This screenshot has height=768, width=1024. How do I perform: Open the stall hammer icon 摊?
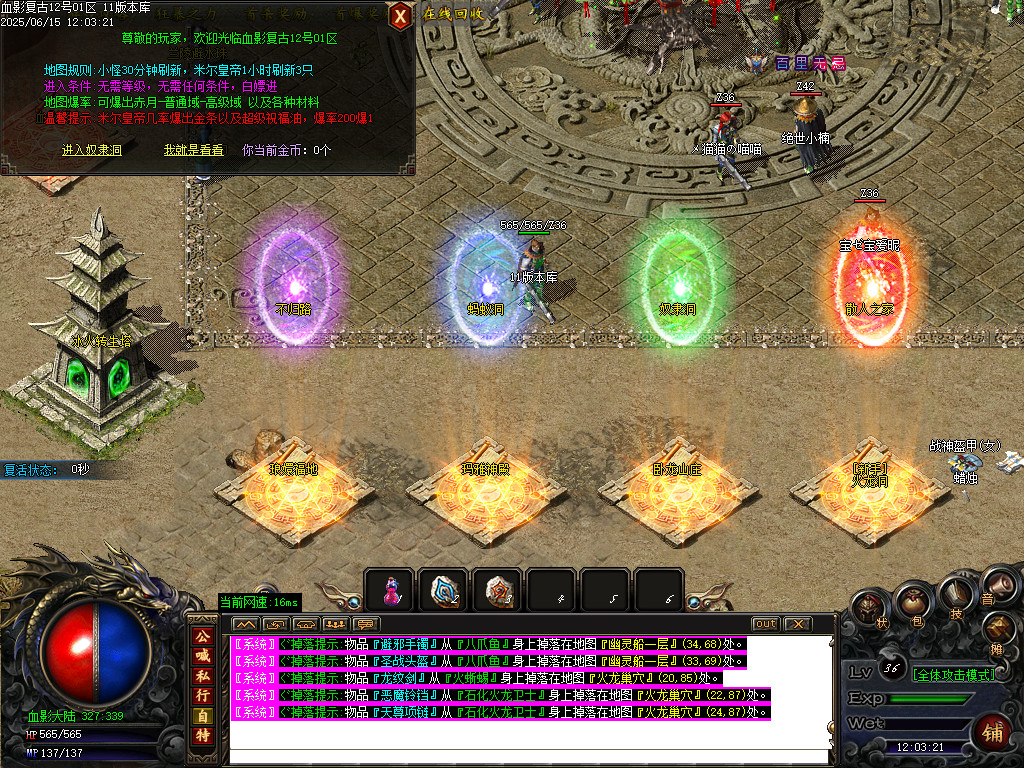tap(998, 630)
